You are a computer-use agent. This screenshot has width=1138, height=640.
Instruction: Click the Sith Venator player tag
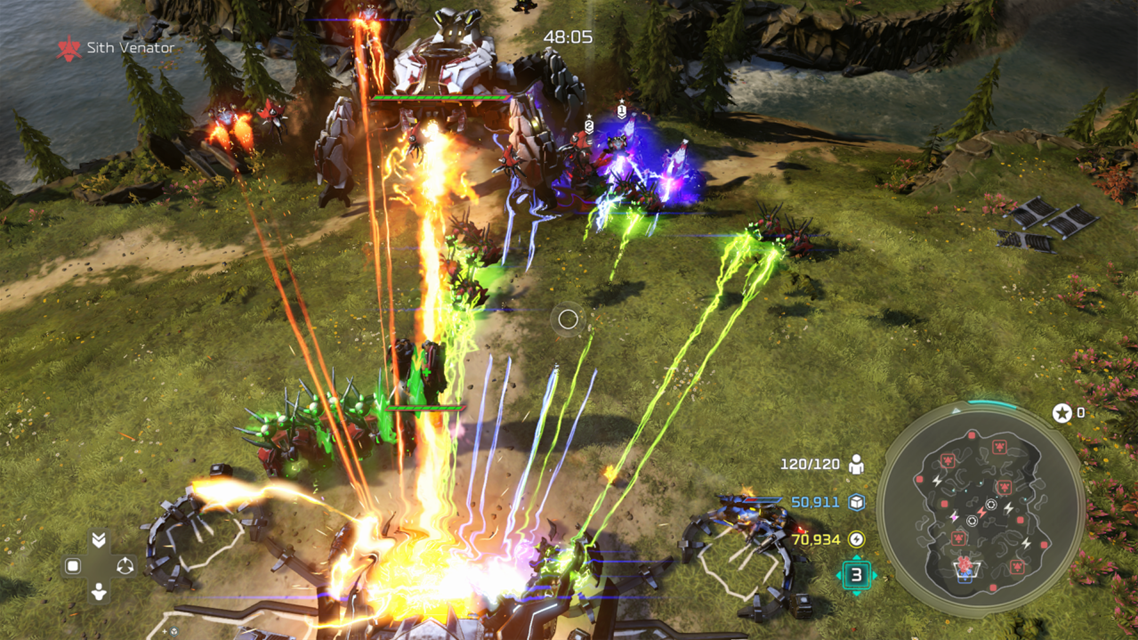click(x=117, y=48)
